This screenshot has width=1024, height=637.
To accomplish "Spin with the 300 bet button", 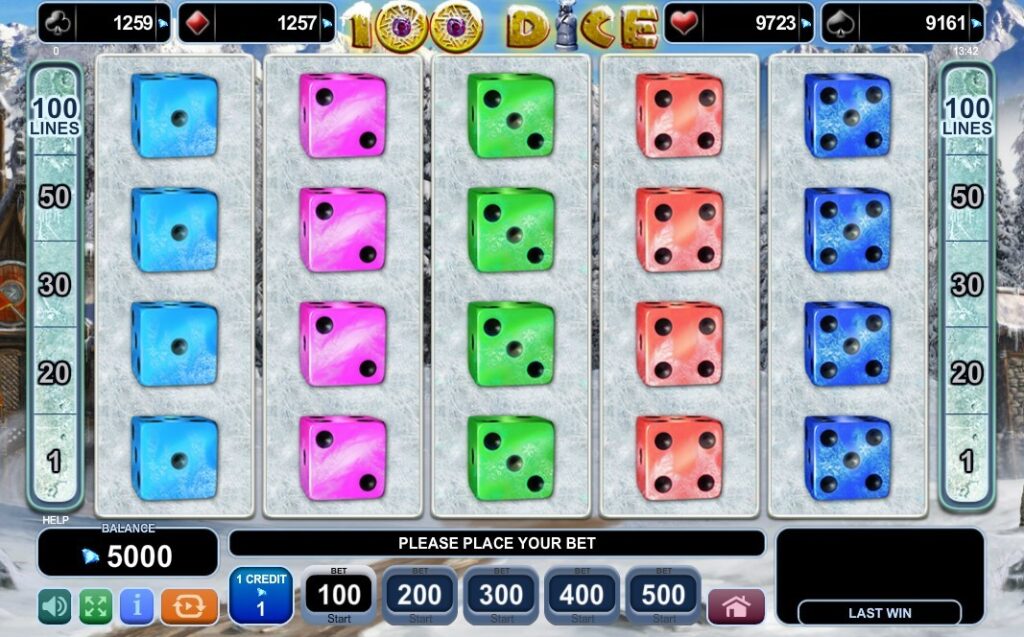I will point(501,596).
